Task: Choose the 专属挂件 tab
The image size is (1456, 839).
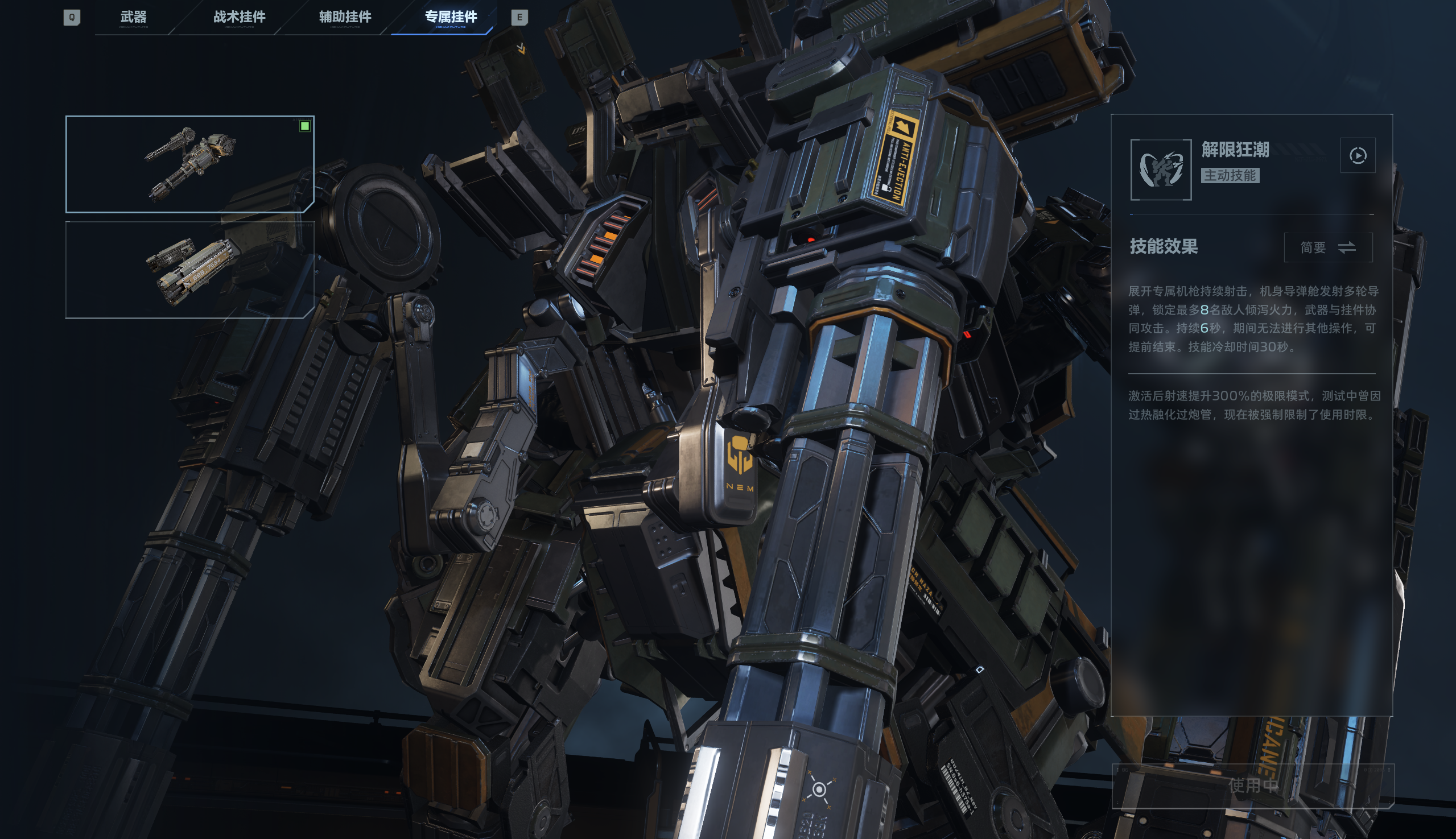Action: click(451, 17)
